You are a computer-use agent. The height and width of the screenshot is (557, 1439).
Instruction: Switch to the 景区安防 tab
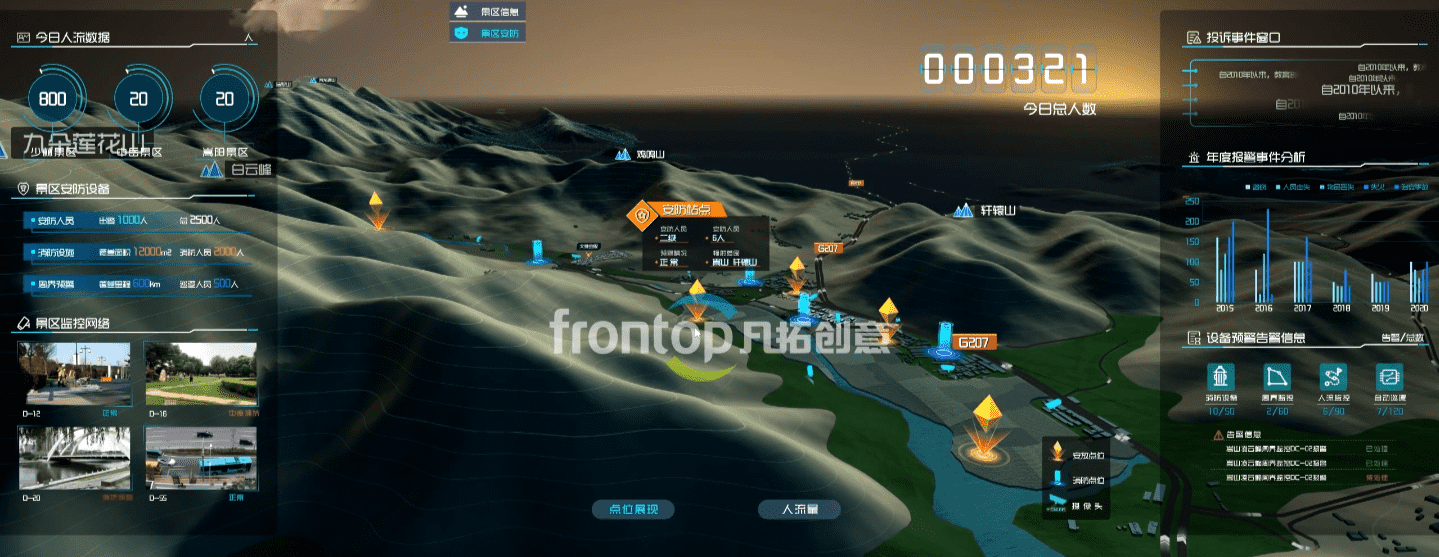pyautogui.click(x=487, y=33)
